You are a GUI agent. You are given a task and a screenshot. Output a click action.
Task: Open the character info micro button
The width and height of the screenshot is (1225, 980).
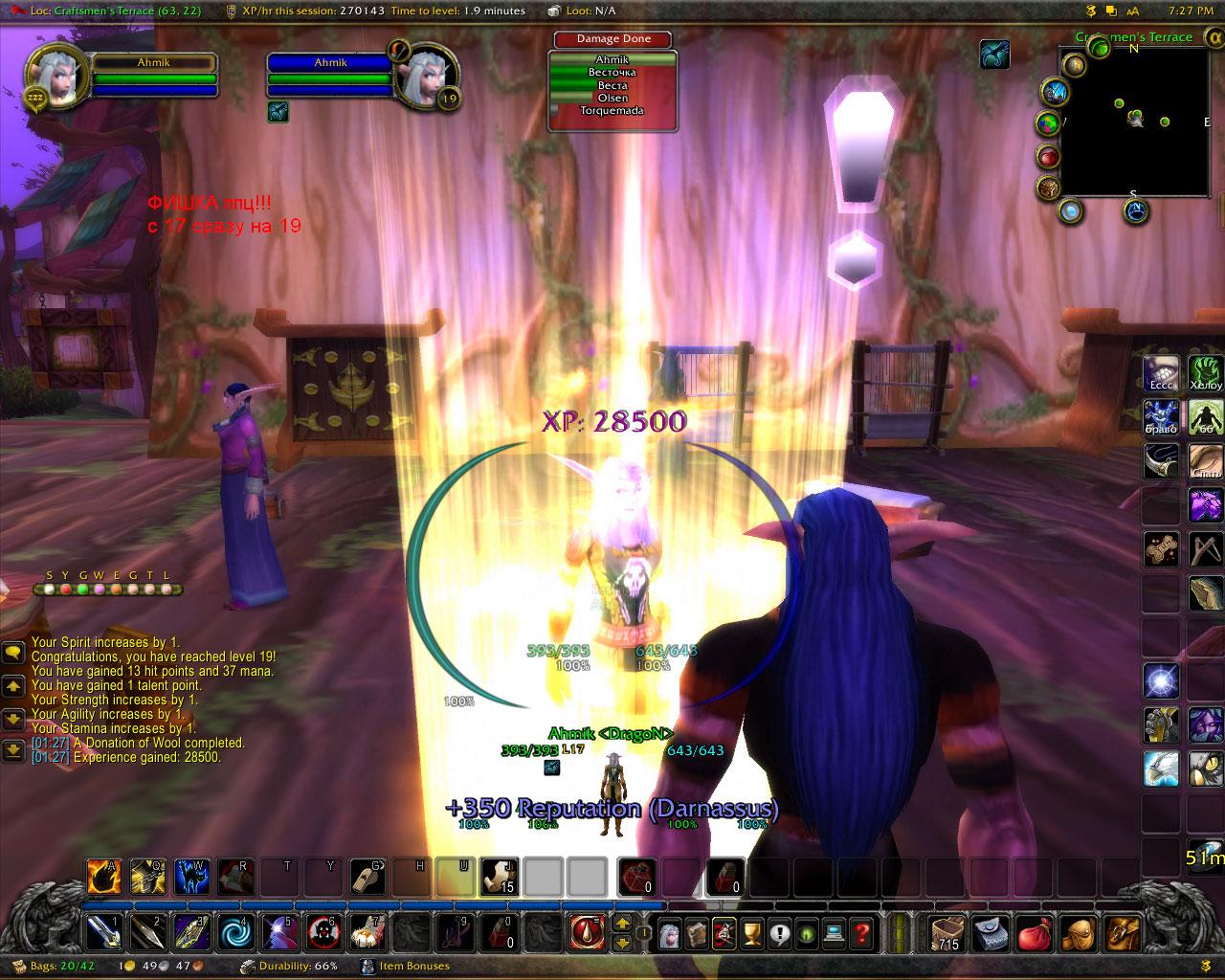669,930
